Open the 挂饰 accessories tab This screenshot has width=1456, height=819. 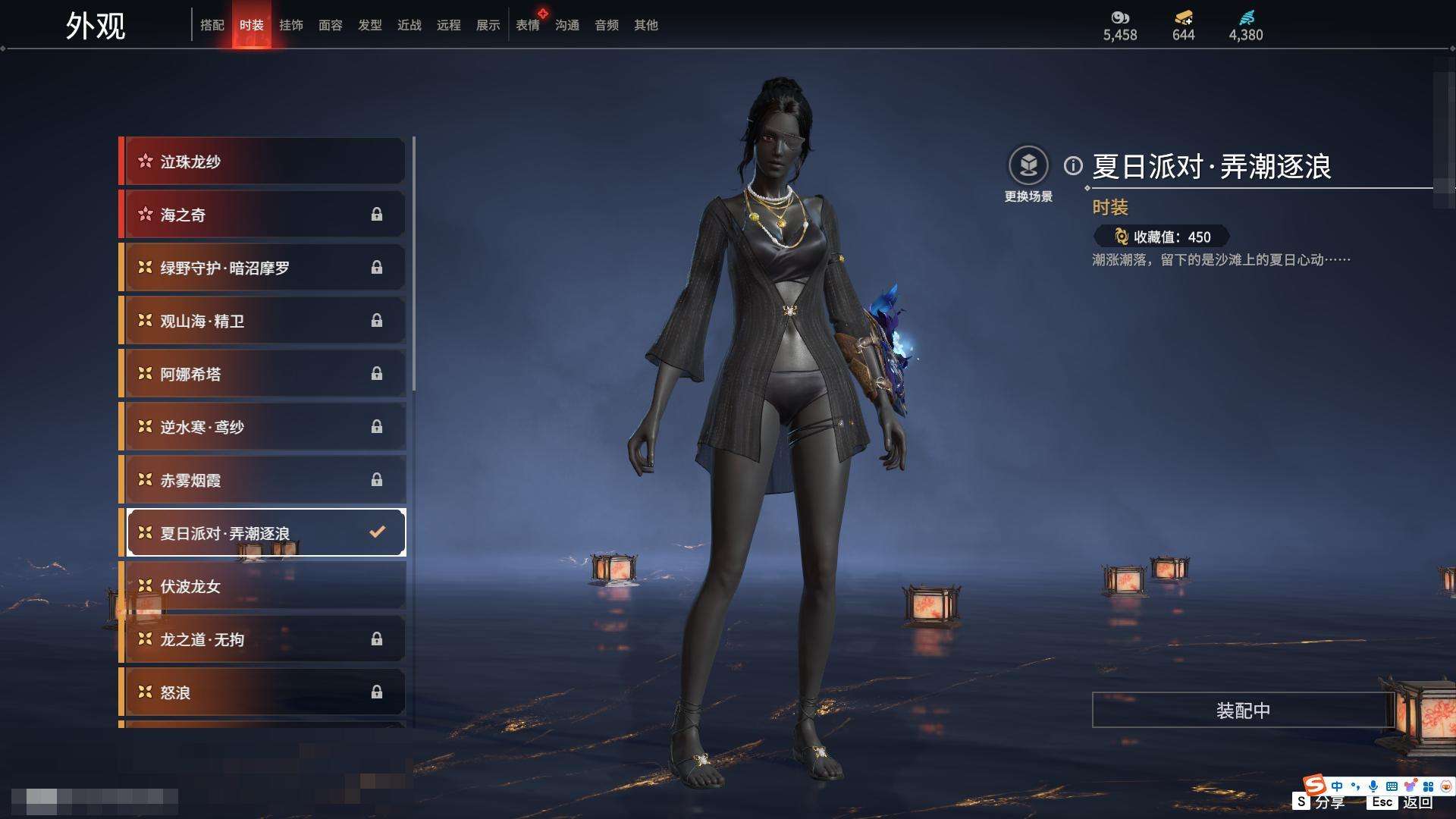[x=291, y=25]
